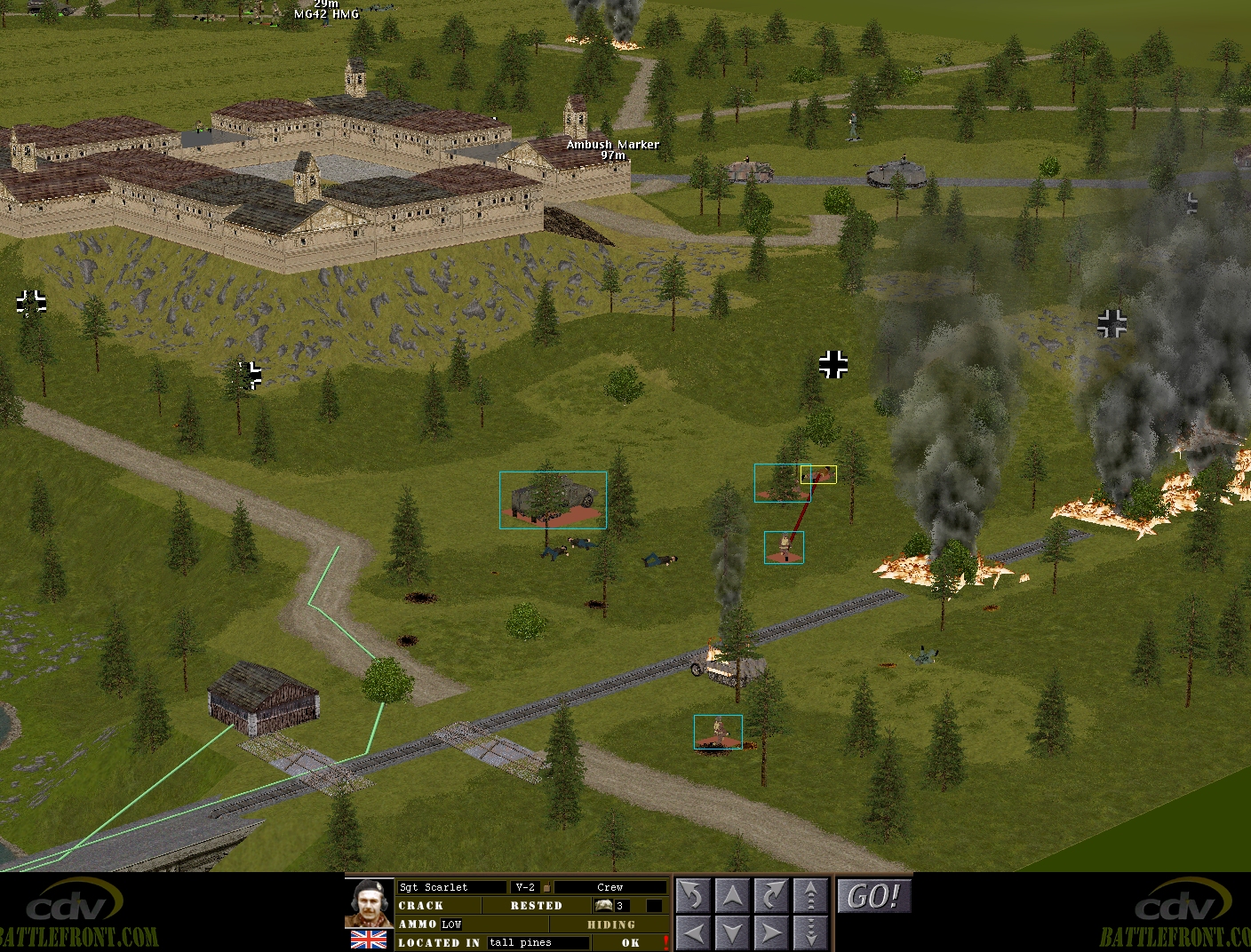Select the vehicle unit in the cyan box

(x=553, y=500)
